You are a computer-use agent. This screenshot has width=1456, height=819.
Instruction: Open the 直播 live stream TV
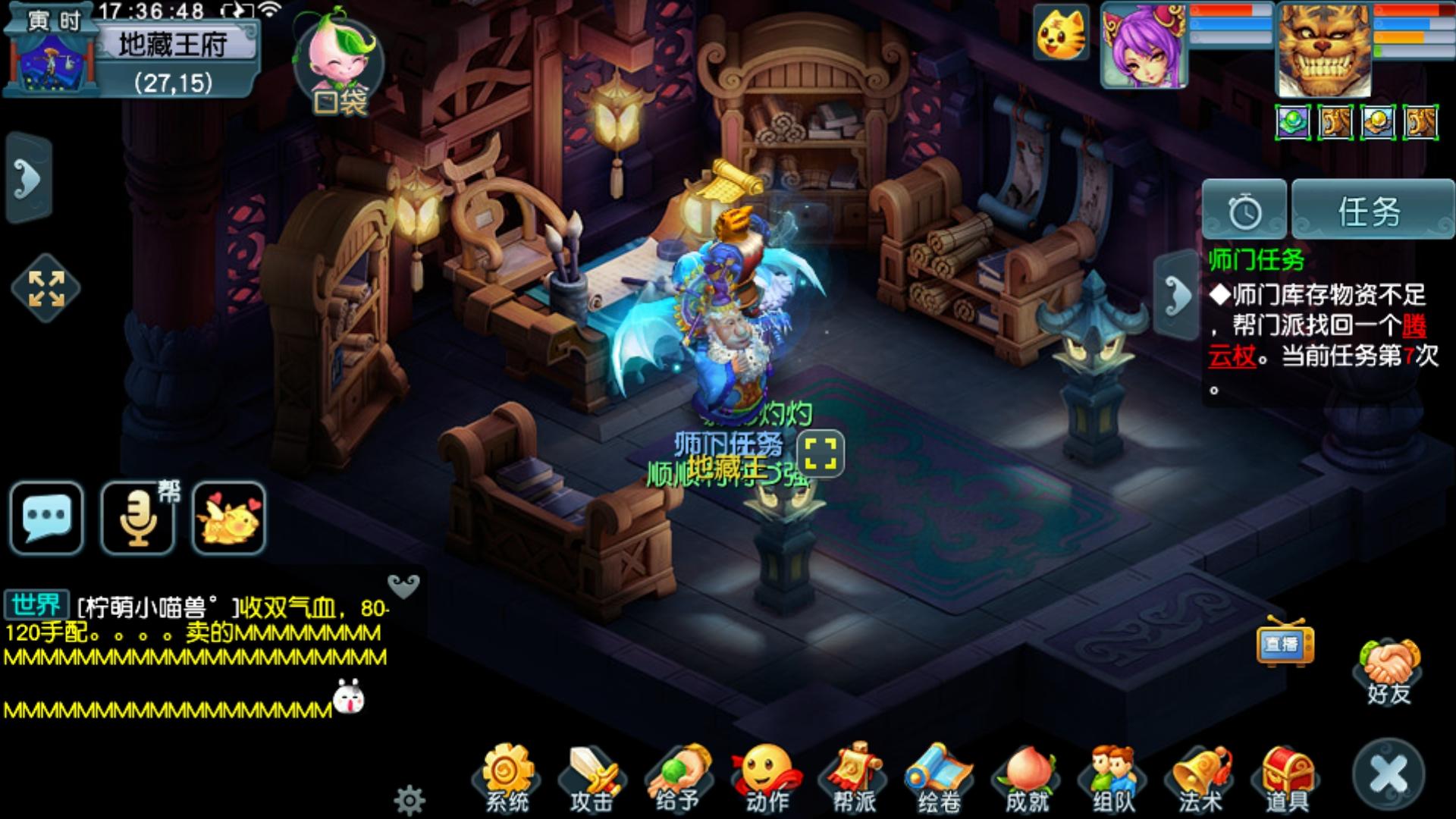tap(1284, 643)
